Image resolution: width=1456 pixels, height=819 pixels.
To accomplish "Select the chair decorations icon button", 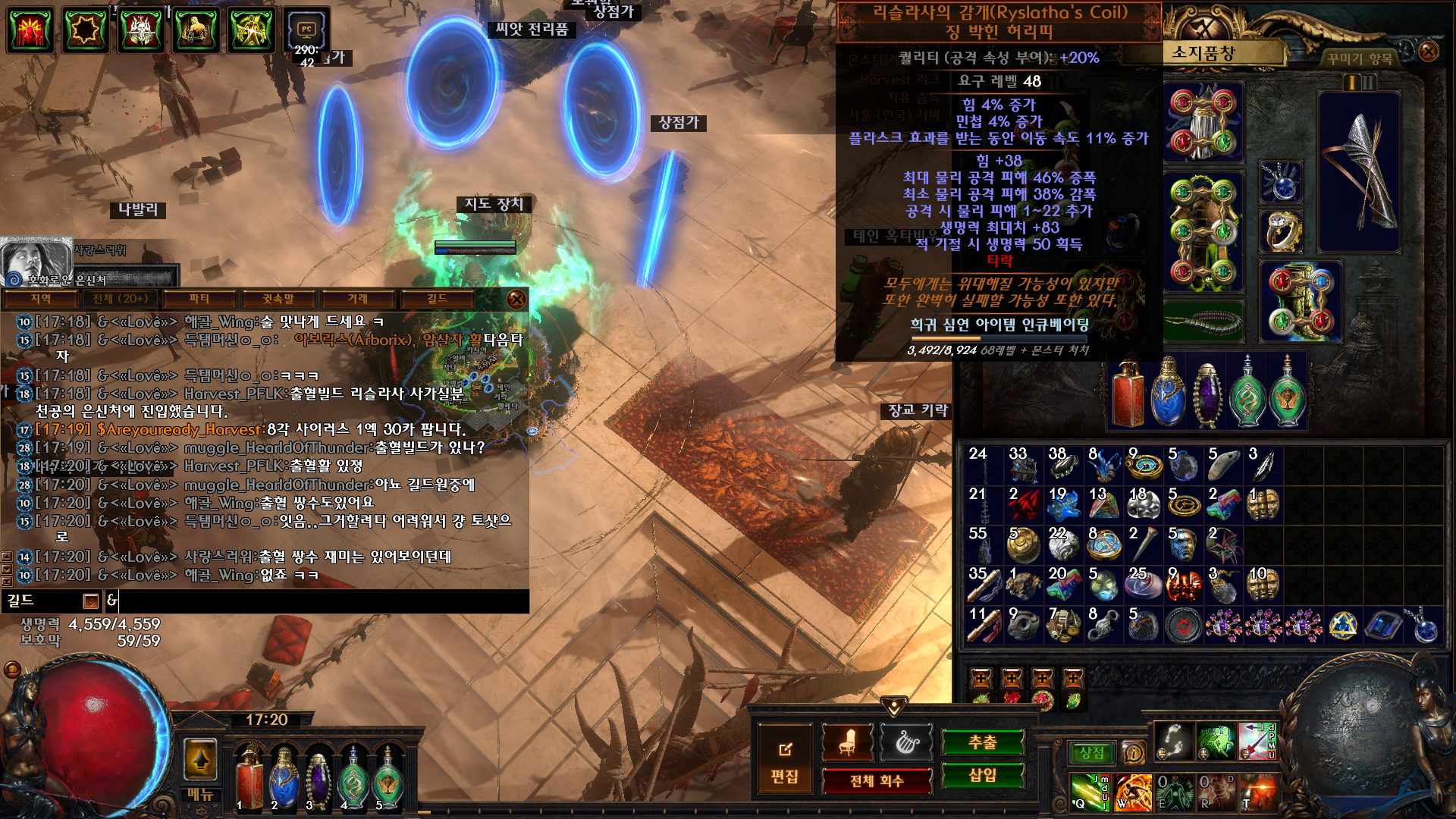I will pos(847,742).
